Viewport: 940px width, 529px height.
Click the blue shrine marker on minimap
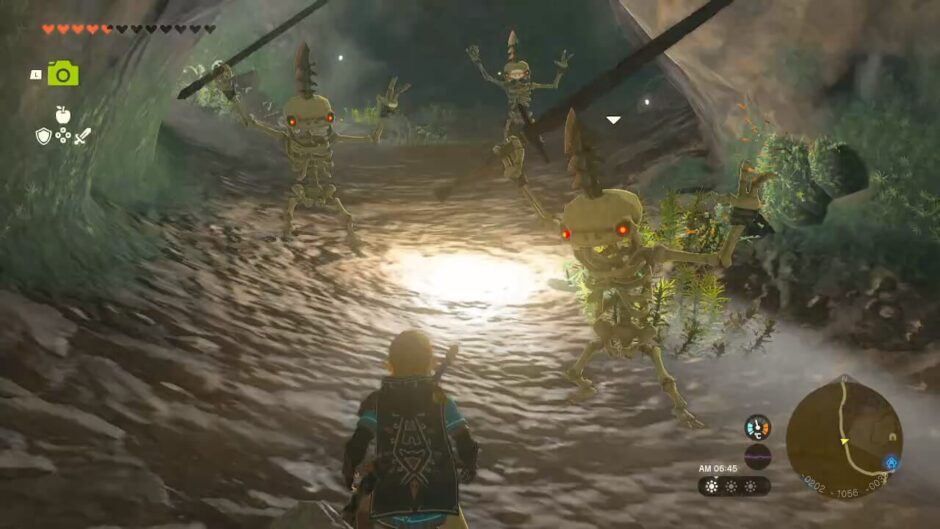point(891,462)
